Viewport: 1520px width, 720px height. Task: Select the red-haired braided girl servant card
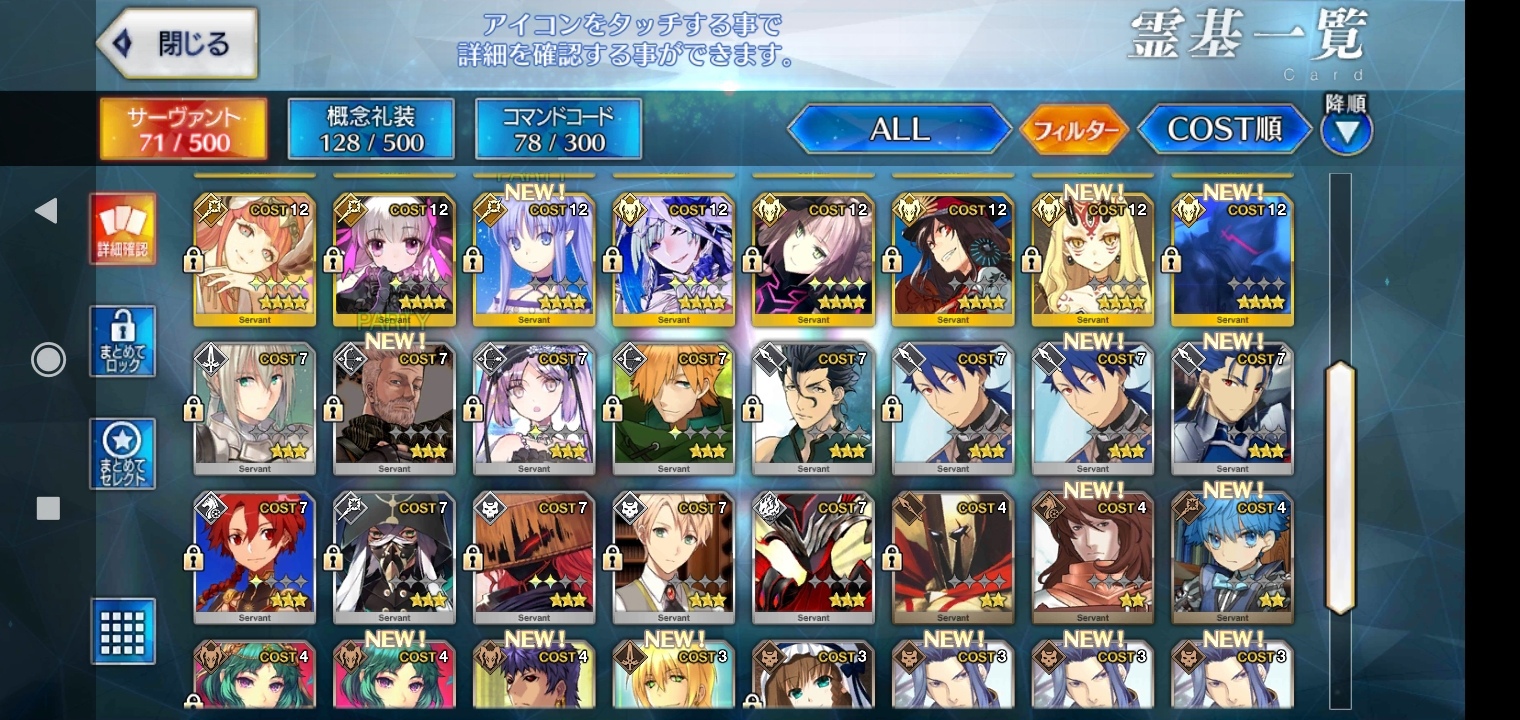tap(254, 557)
